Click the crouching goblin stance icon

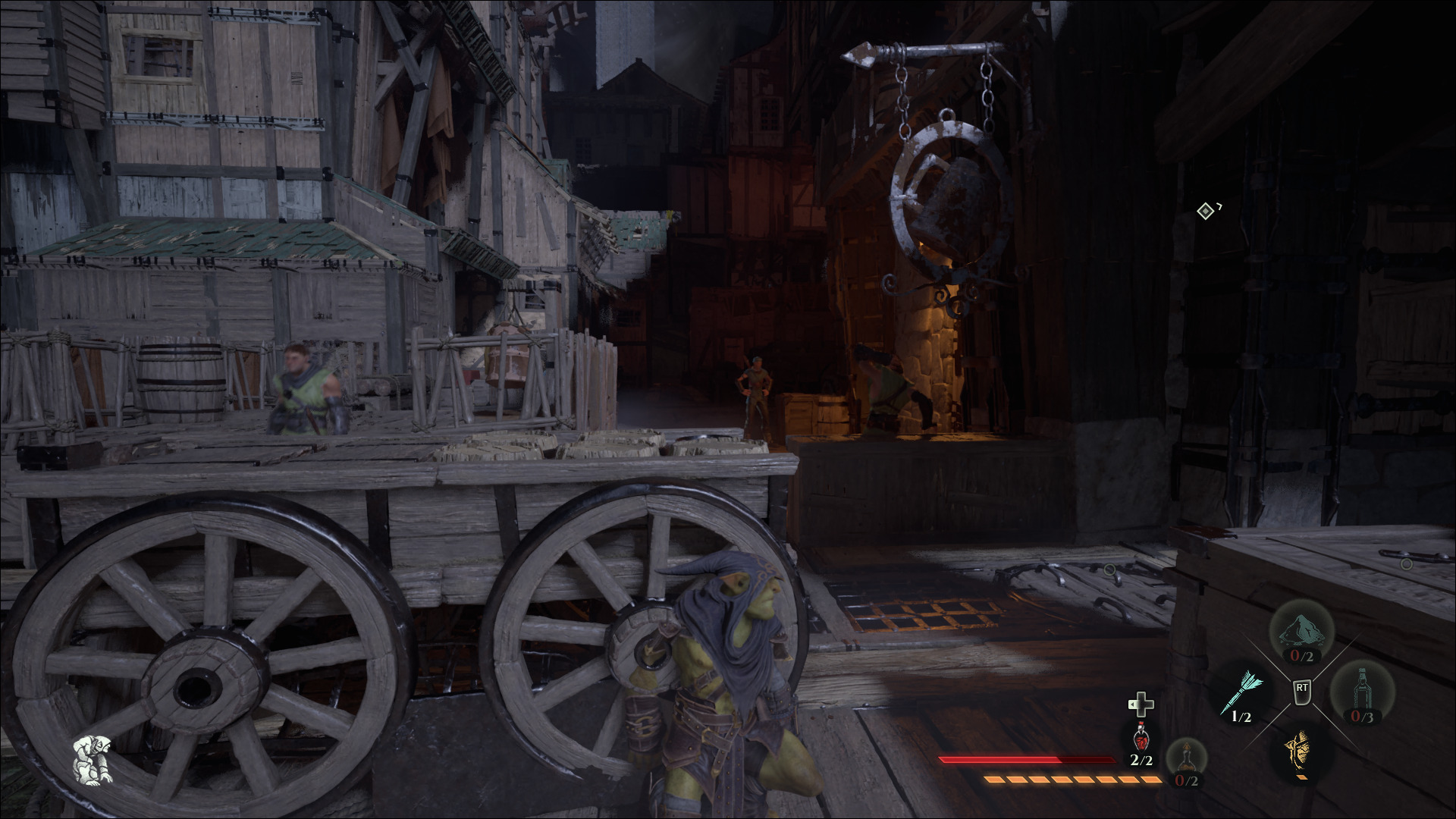93,759
